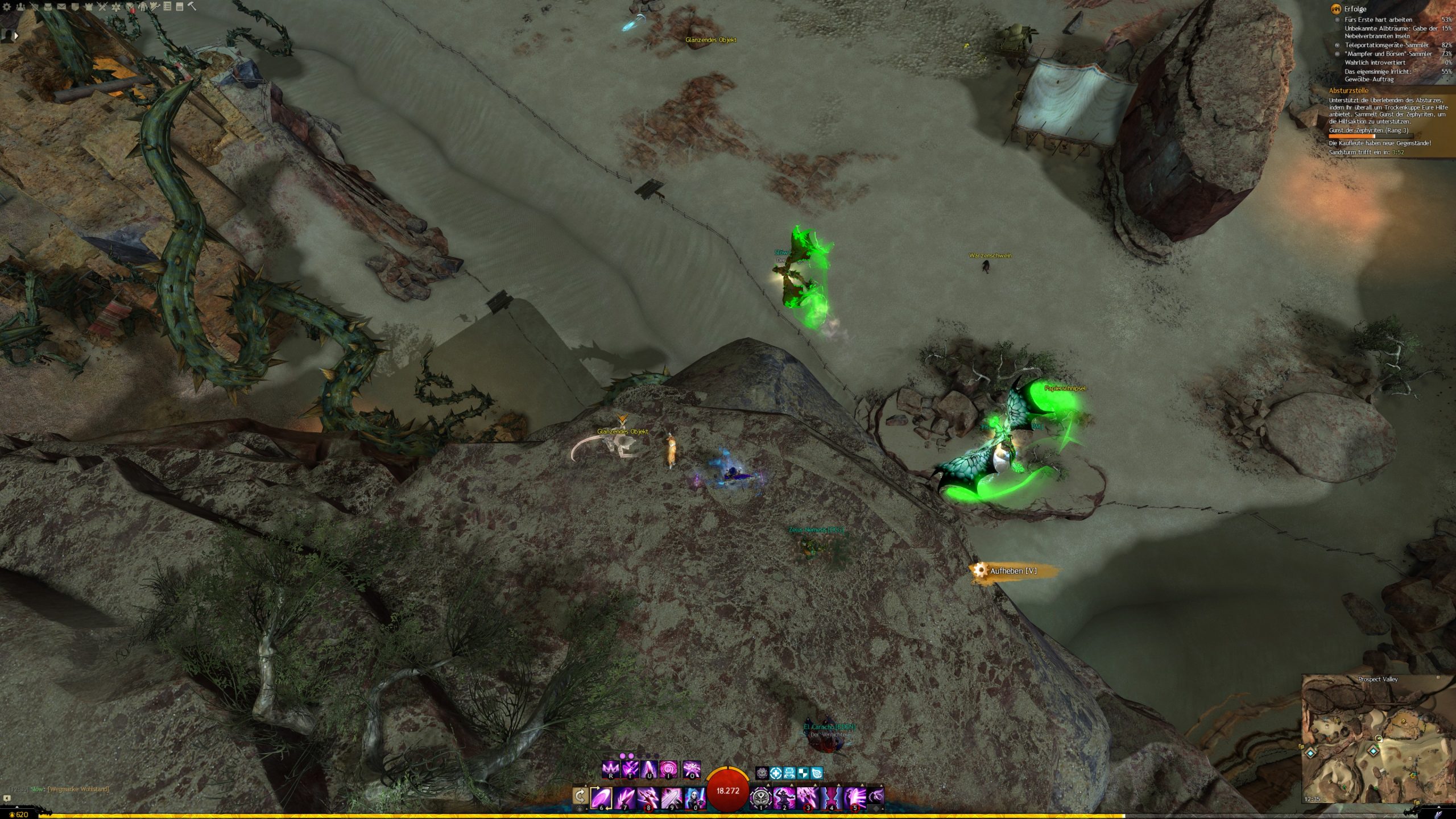Open the hammer icon in top menu bar
This screenshot has width=1456, height=819.
pos(192,7)
